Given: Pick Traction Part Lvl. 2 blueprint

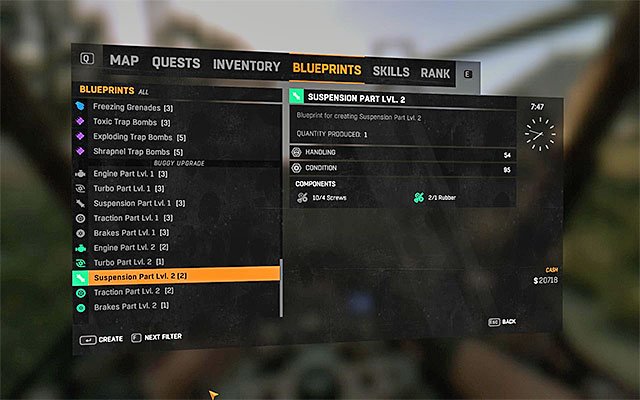Looking at the screenshot, I should coord(132,291).
